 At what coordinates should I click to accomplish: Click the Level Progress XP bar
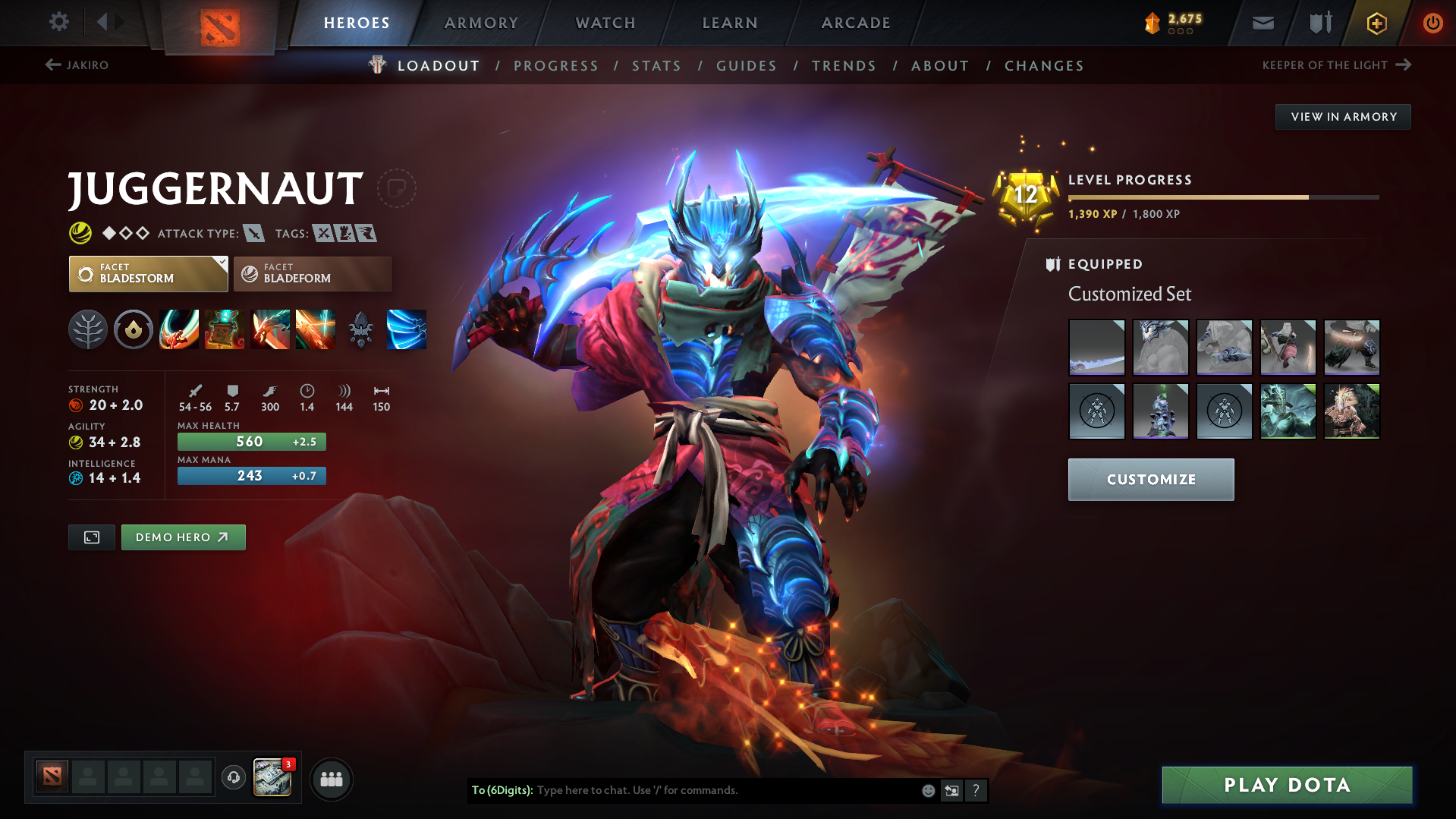pyautogui.click(x=1224, y=197)
